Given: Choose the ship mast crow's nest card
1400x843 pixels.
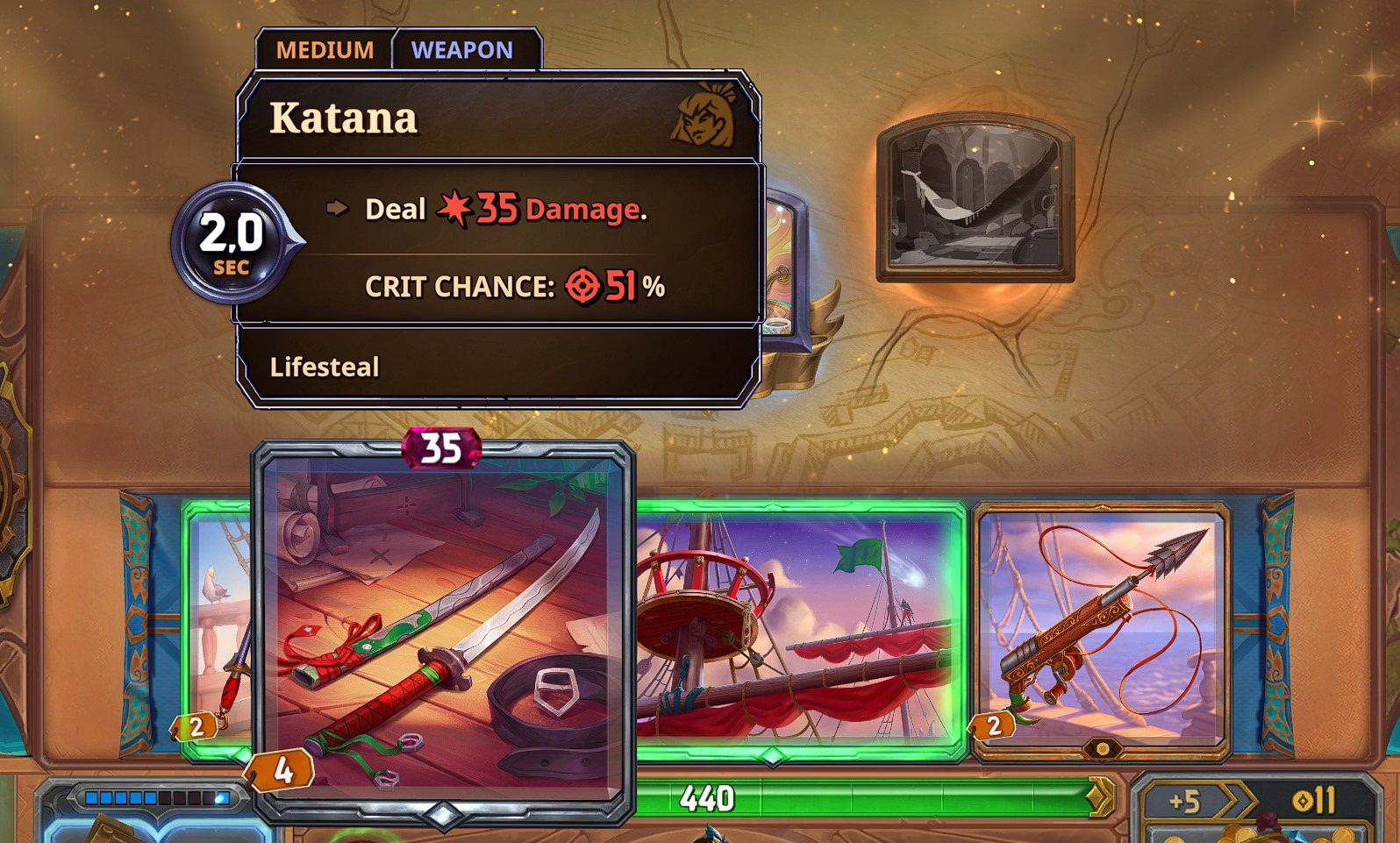Looking at the screenshot, I should [798, 629].
